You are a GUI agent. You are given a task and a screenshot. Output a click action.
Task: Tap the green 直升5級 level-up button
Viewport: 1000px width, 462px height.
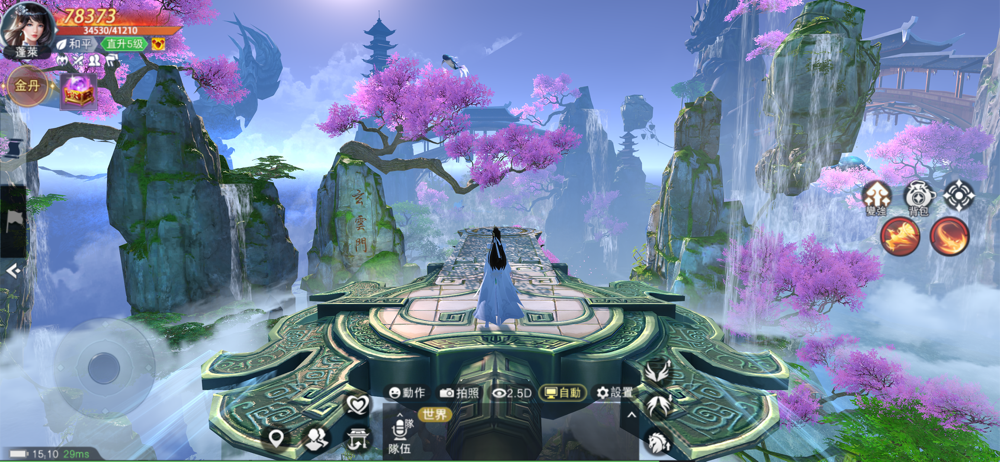(124, 44)
